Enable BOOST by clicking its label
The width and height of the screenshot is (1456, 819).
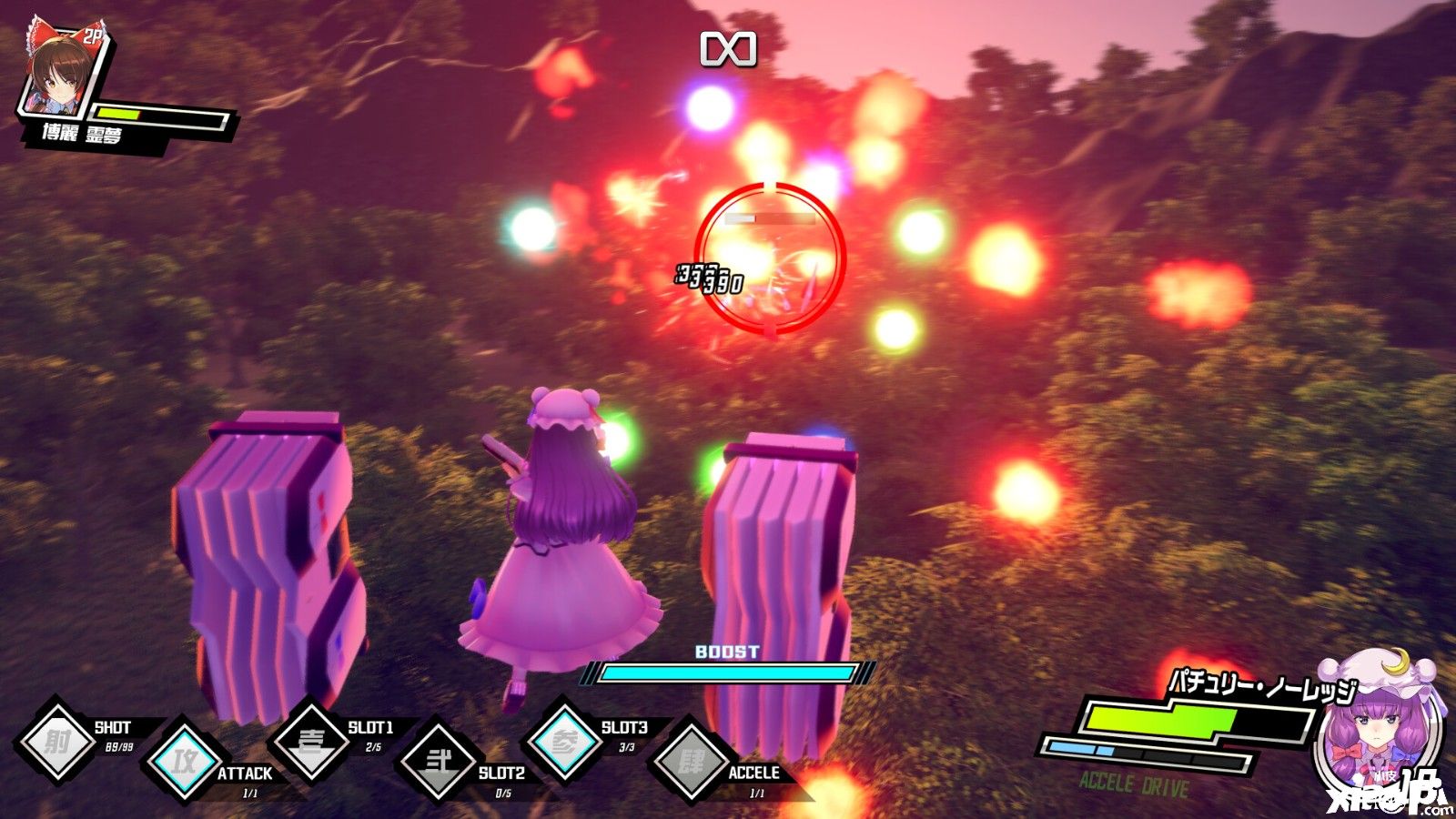coord(728,649)
